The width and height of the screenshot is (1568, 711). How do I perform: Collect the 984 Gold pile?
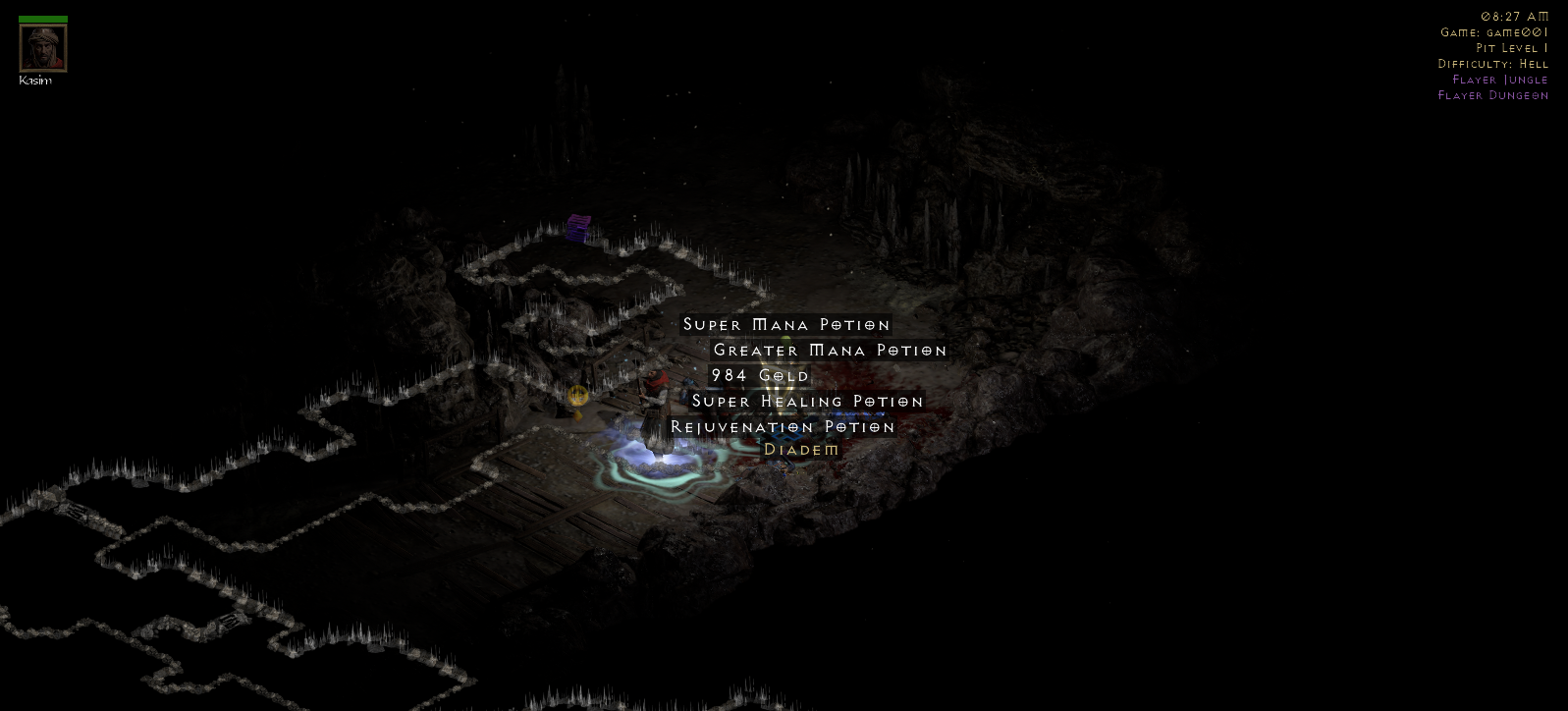click(761, 375)
